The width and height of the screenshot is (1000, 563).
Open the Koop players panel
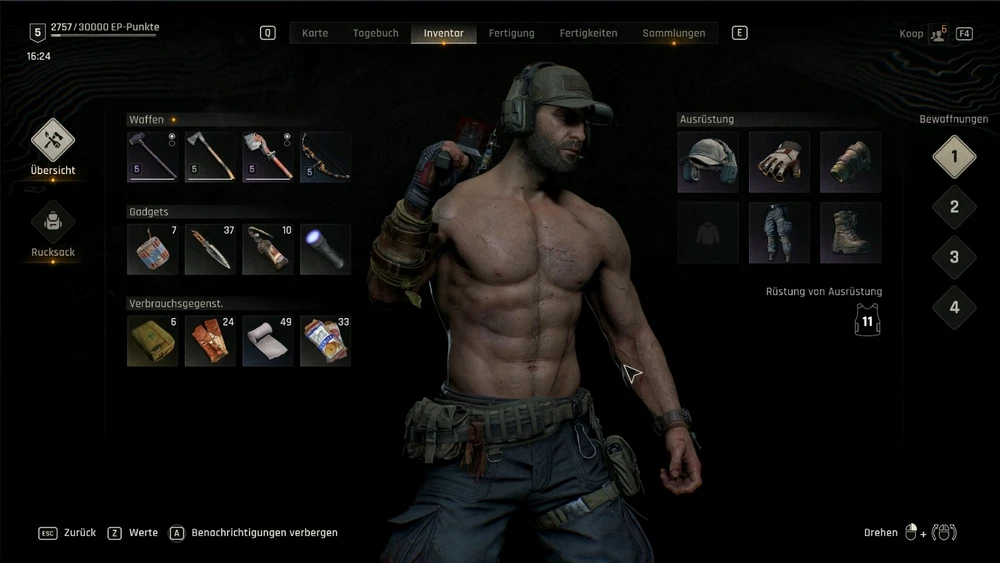[x=937, y=33]
